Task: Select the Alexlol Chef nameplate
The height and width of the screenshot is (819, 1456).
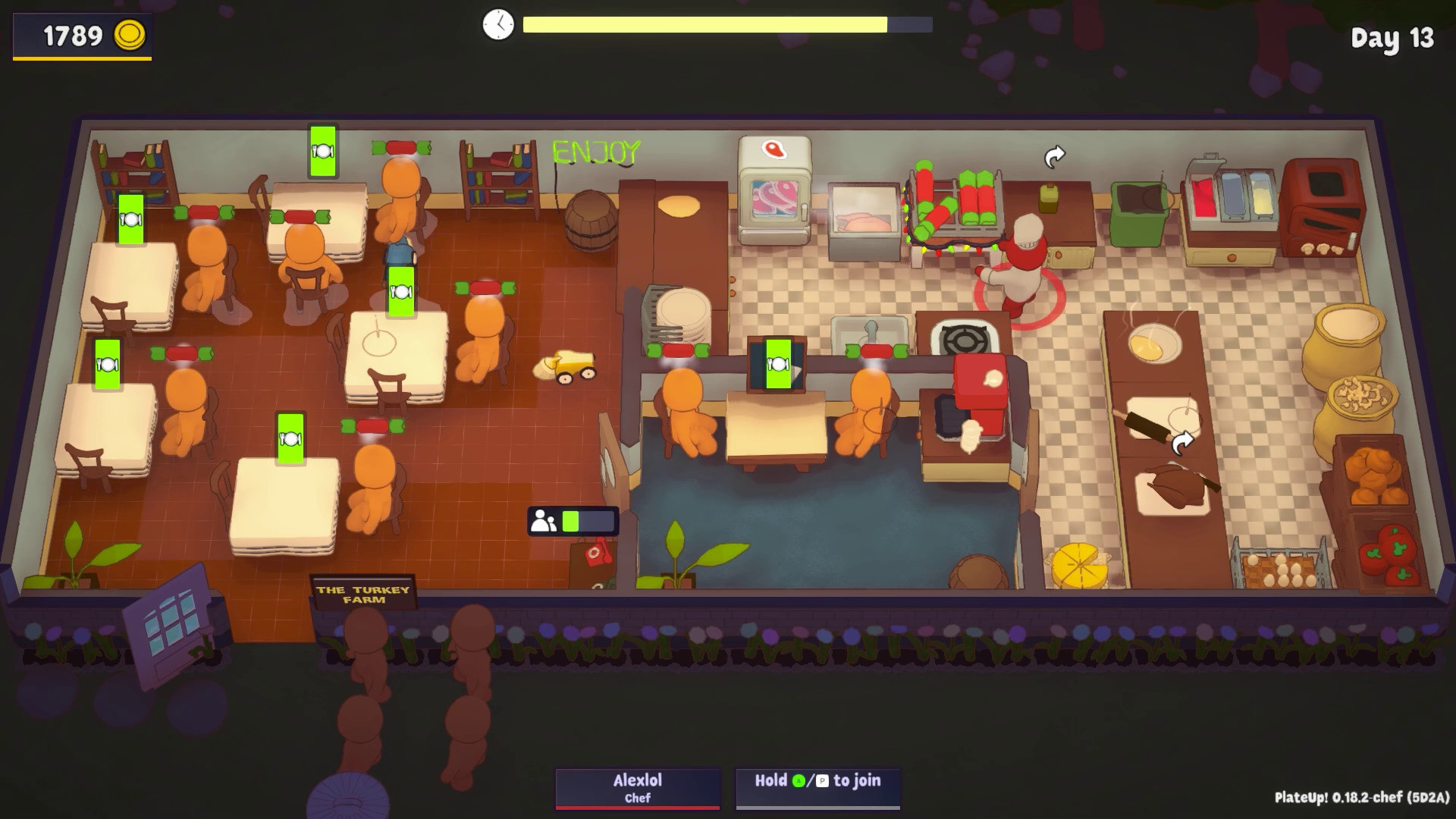Action: (637, 787)
